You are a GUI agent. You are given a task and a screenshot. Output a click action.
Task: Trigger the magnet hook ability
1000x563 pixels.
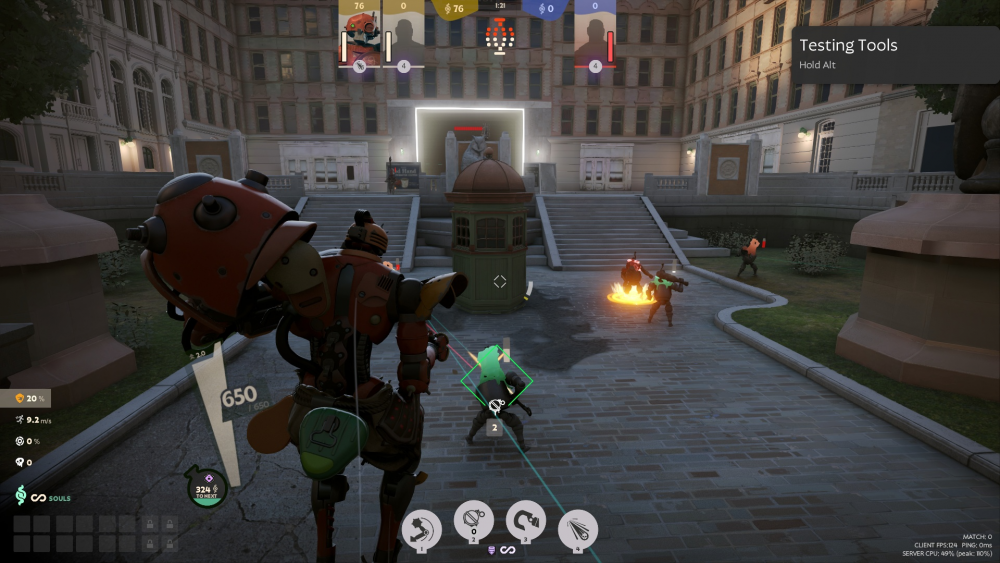point(525,520)
